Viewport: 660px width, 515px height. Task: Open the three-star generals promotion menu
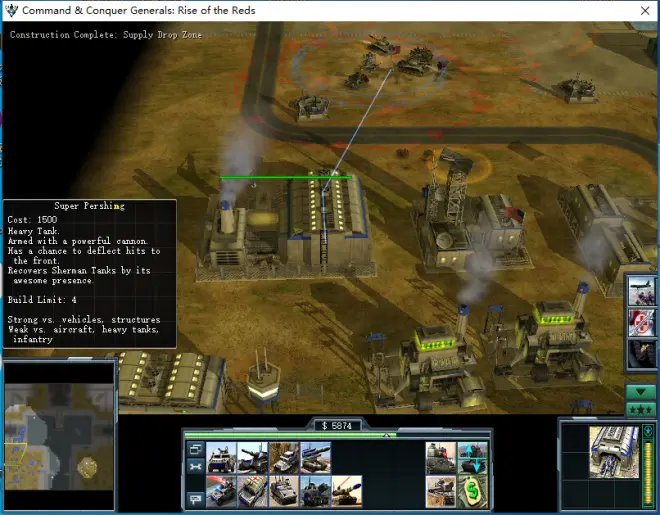click(x=640, y=410)
